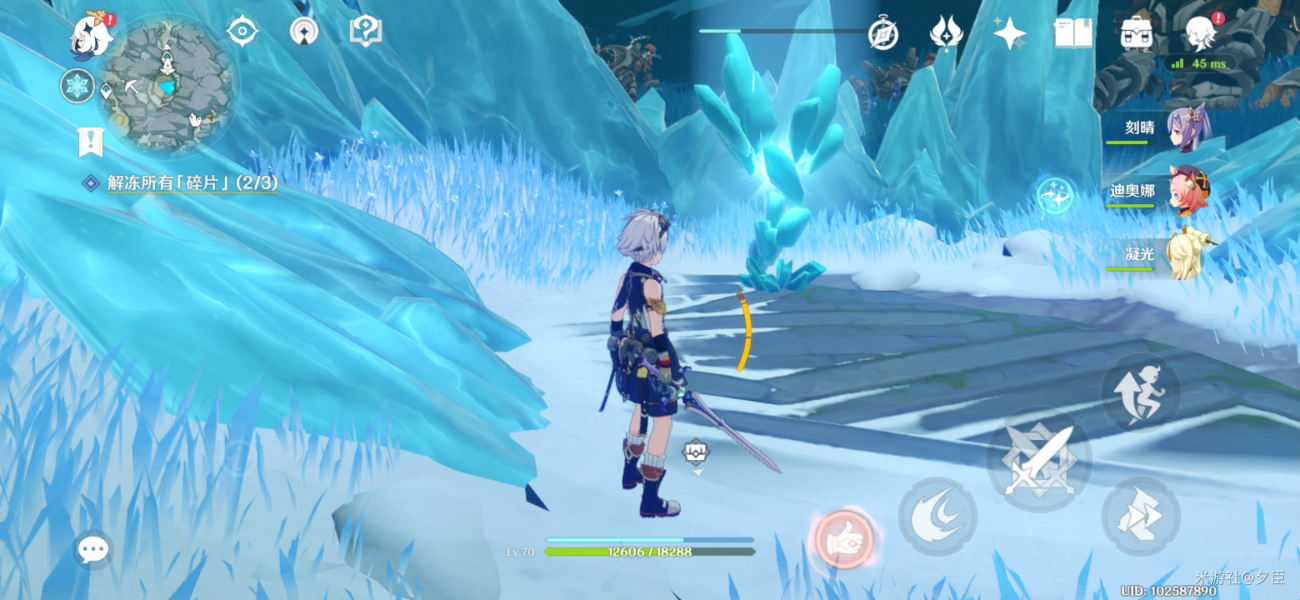This screenshot has height=600, width=1300.
Task: Tap the crossed swords attack button
Action: tap(1038, 461)
